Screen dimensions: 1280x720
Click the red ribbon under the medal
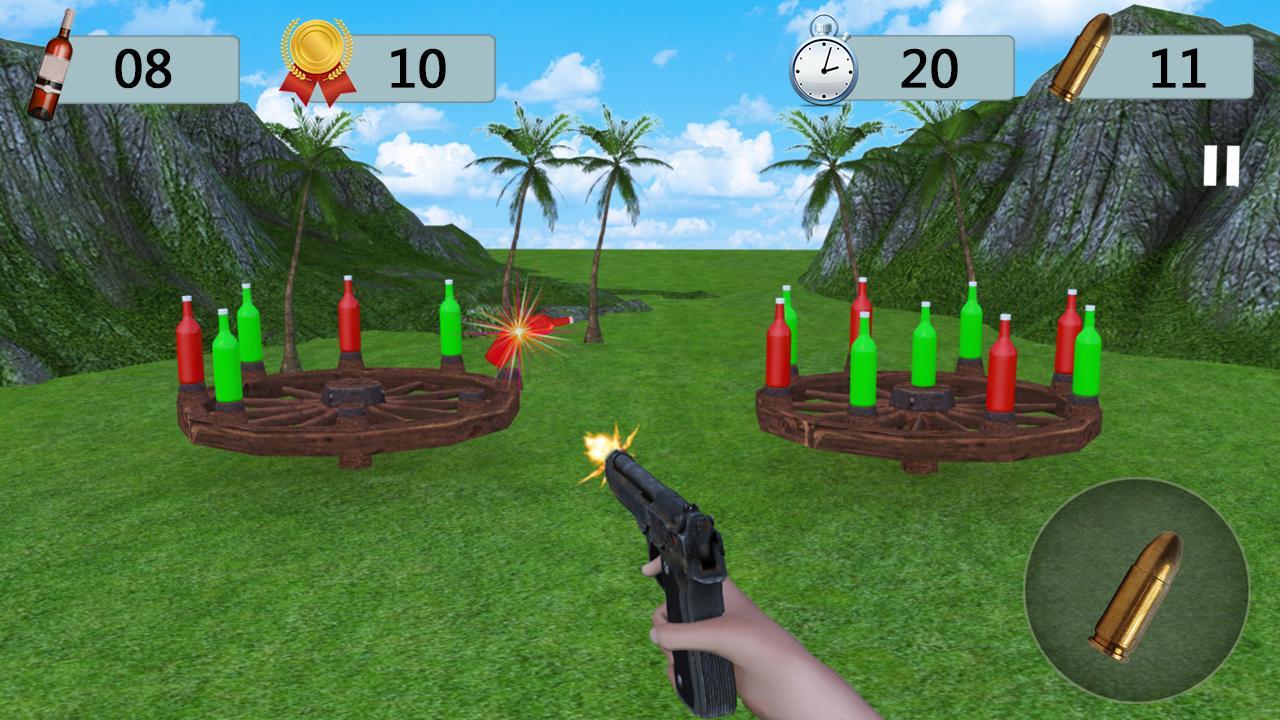coord(316,85)
